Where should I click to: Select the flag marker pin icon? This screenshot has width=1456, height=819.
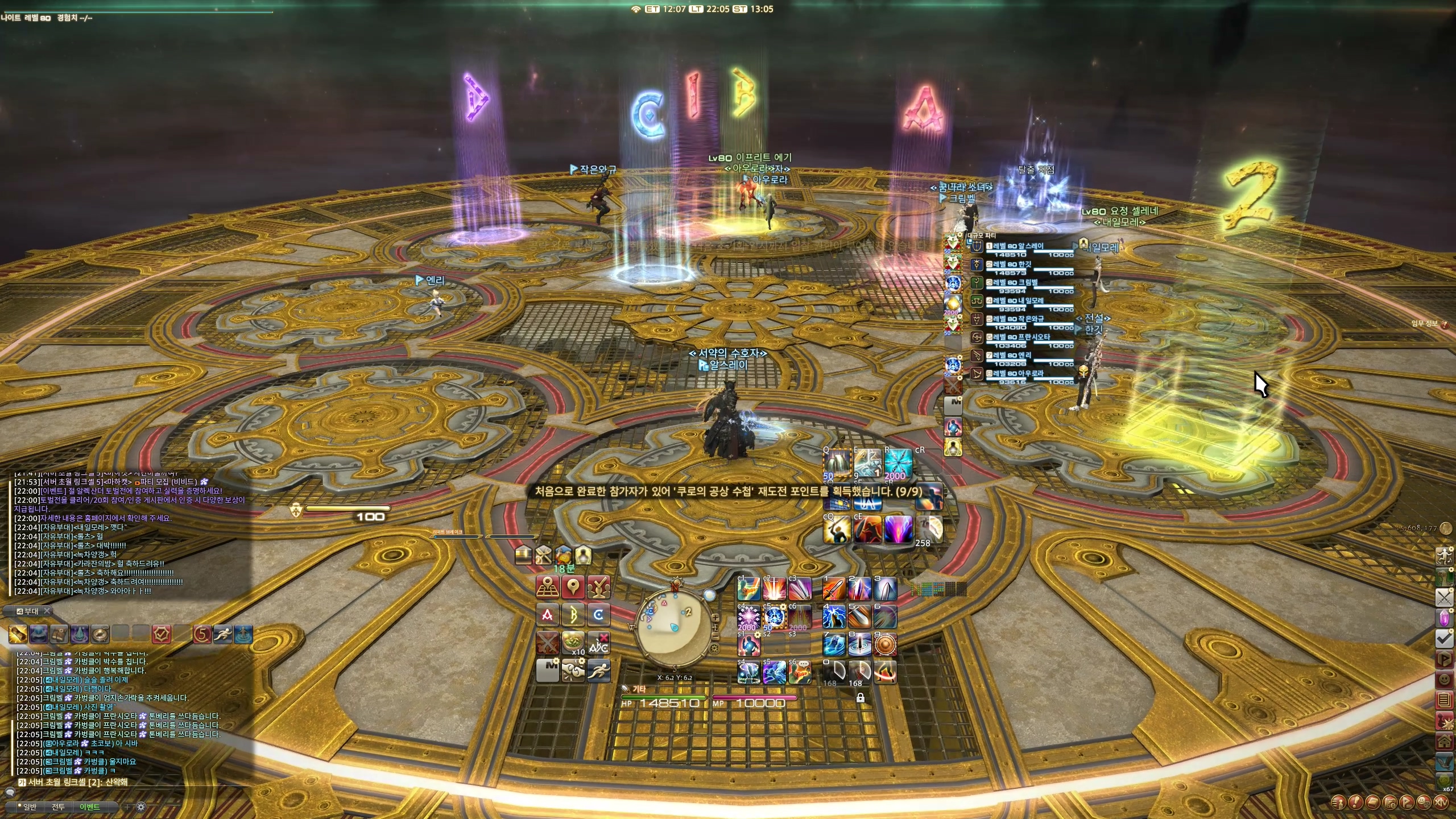tap(573, 588)
